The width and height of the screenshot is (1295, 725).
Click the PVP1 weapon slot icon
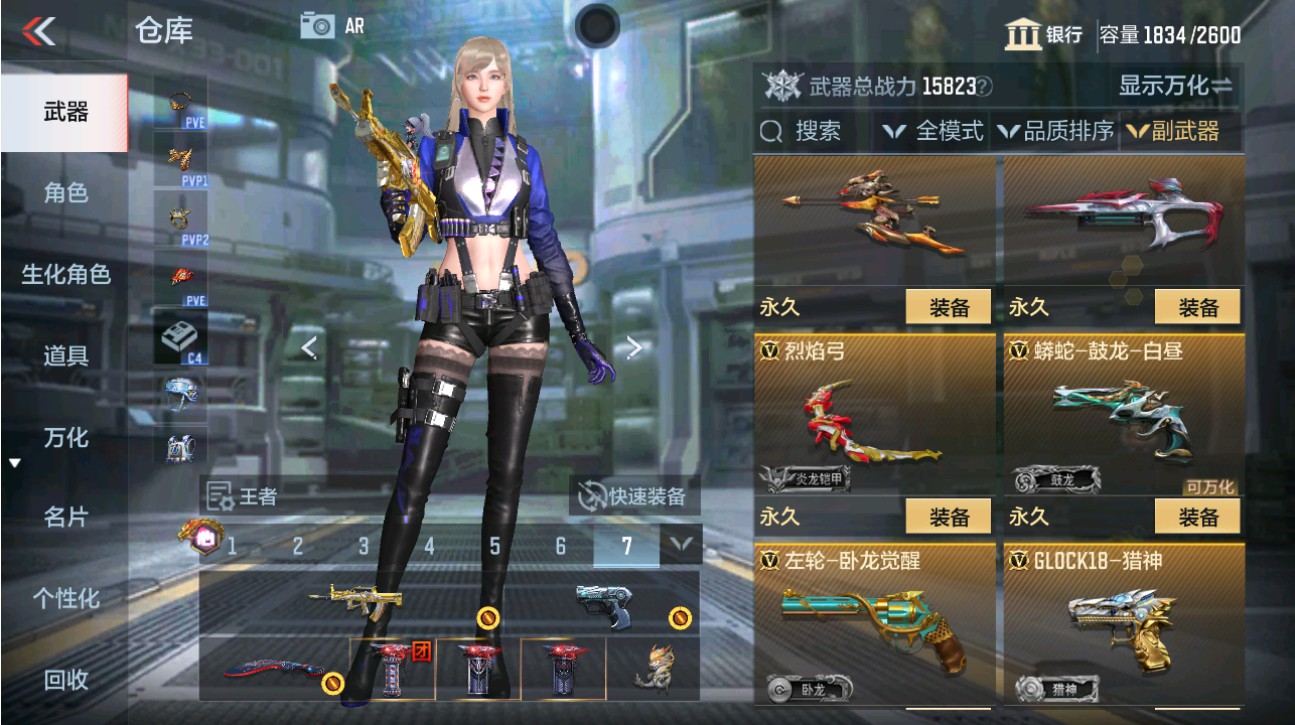(x=178, y=158)
